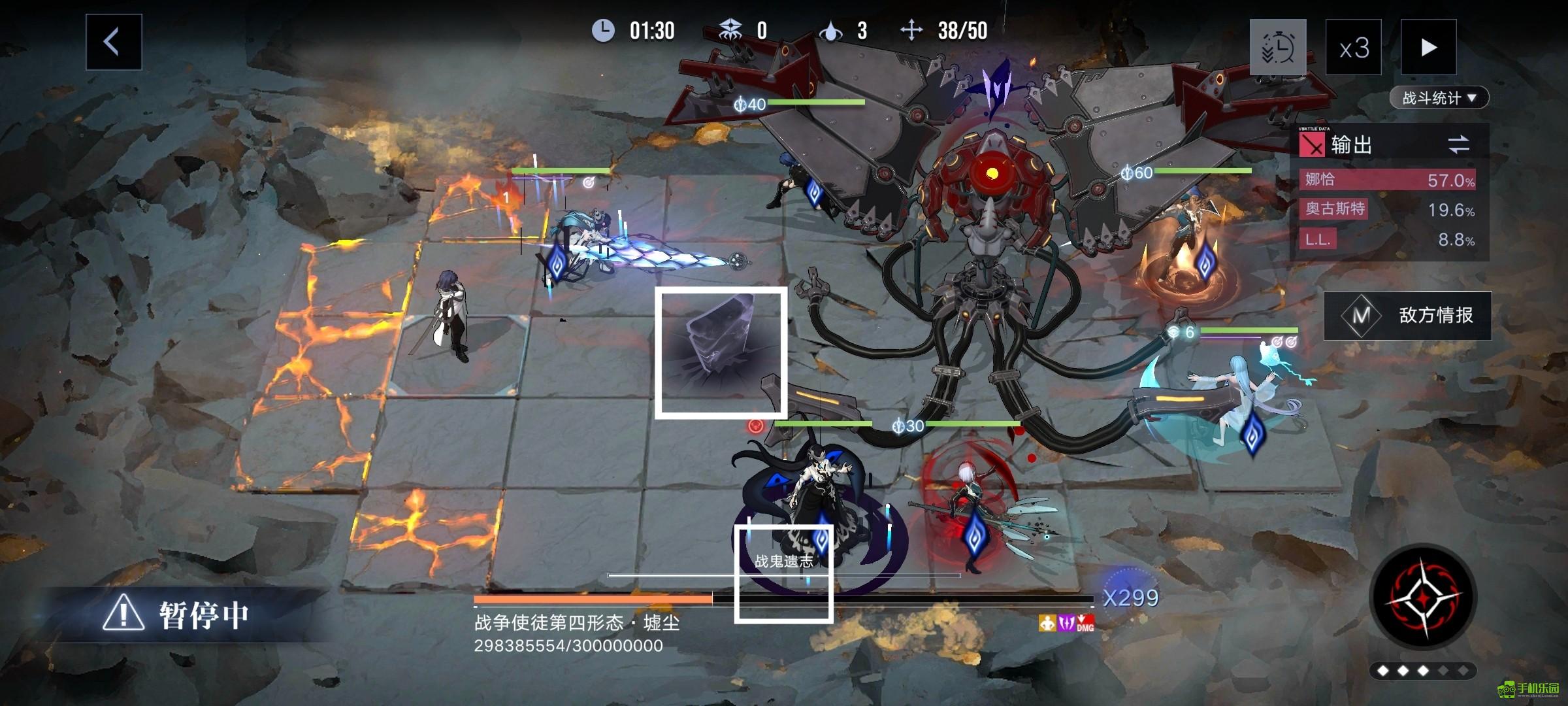Image resolution: width=1568 pixels, height=706 pixels.
Task: Click the unit capacity icon showing 38/50
Action: tap(910, 29)
